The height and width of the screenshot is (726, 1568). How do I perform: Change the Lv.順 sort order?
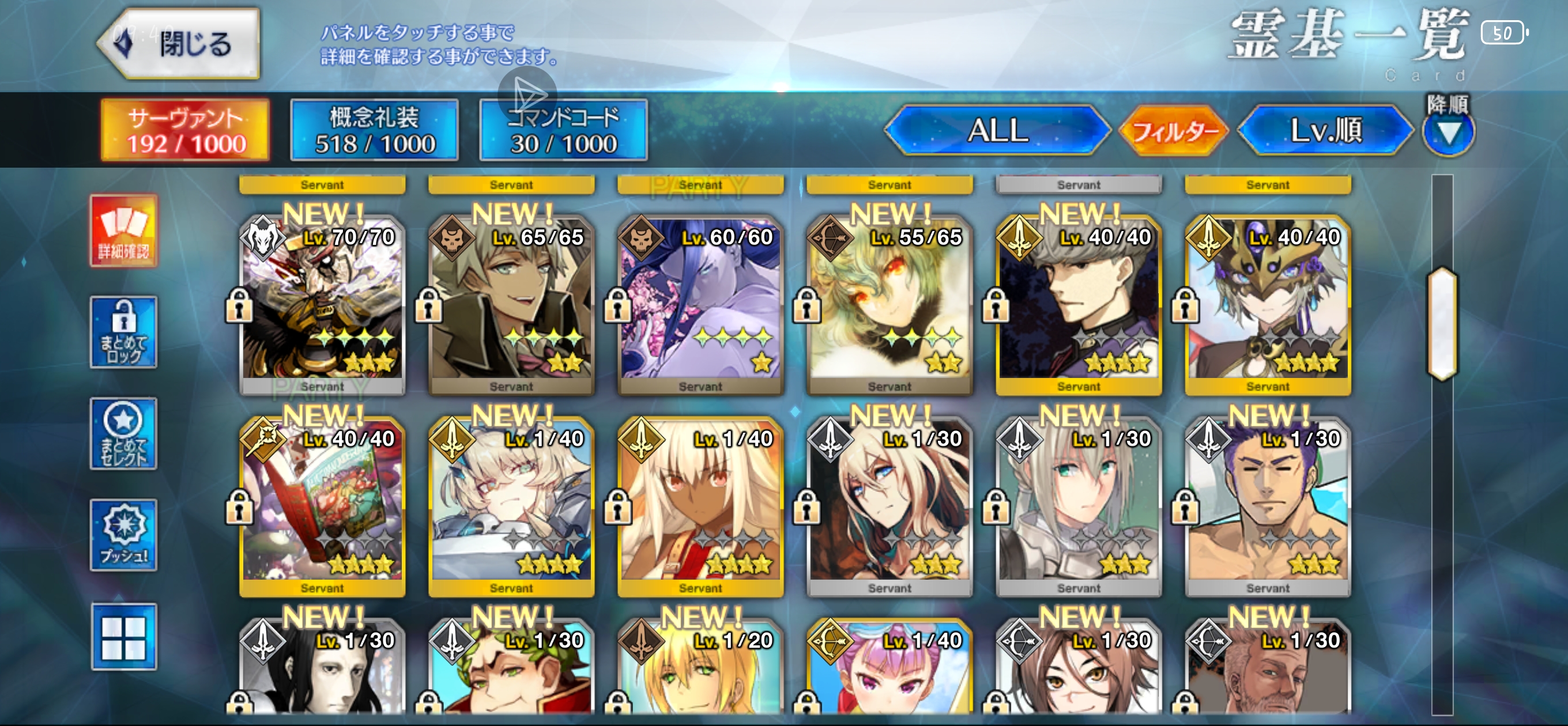pyautogui.click(x=1326, y=130)
